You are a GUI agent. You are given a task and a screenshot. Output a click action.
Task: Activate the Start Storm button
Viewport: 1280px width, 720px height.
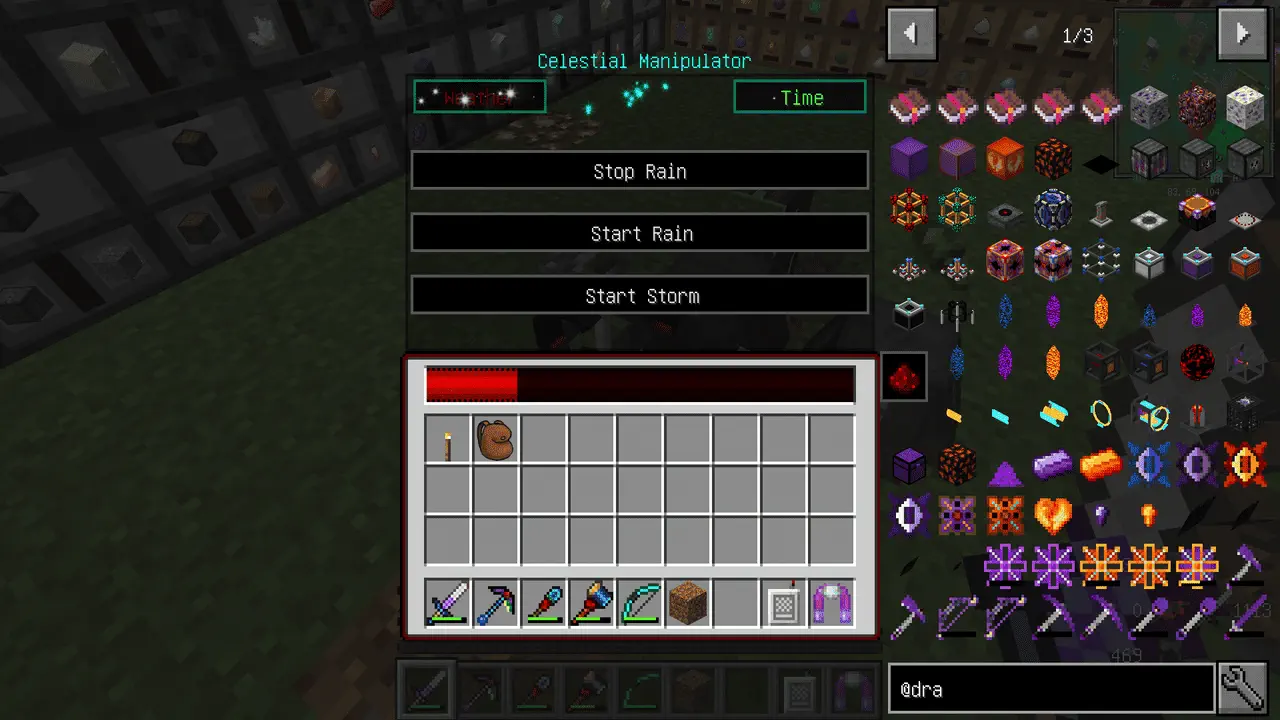click(x=639, y=296)
